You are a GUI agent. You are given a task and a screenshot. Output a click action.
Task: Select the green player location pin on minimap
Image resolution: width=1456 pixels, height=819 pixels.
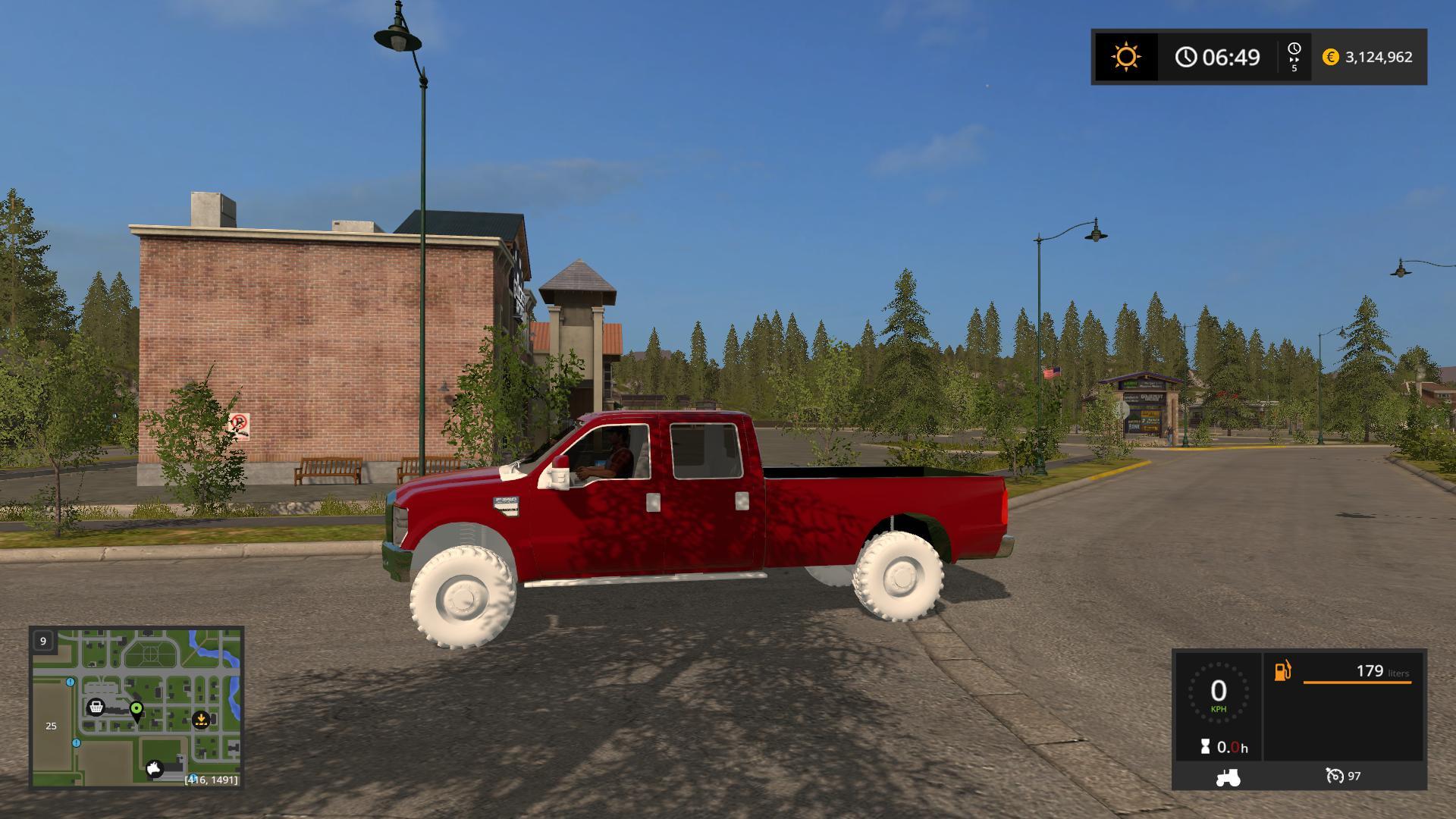[136, 710]
